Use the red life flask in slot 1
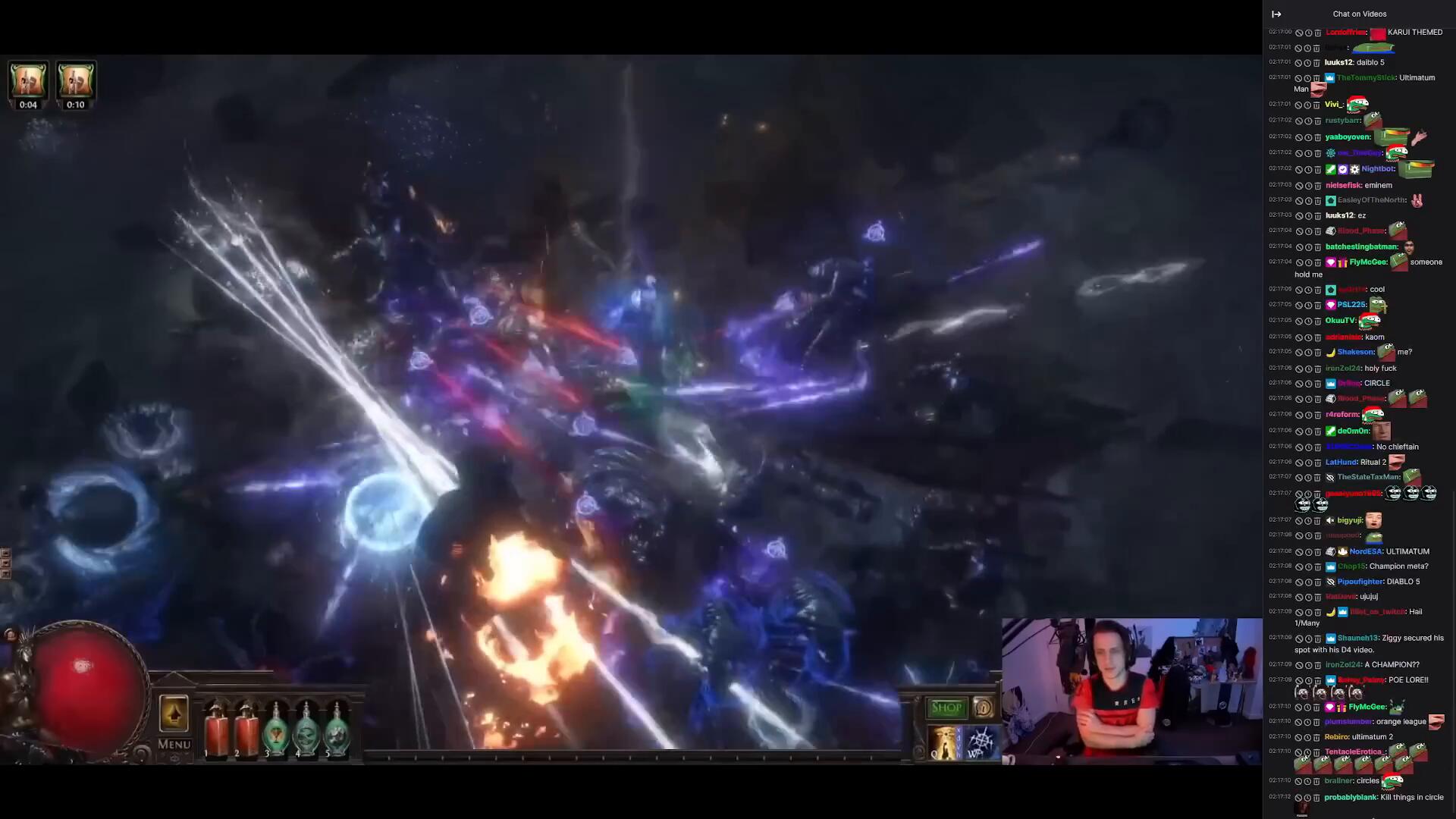 pyautogui.click(x=216, y=730)
